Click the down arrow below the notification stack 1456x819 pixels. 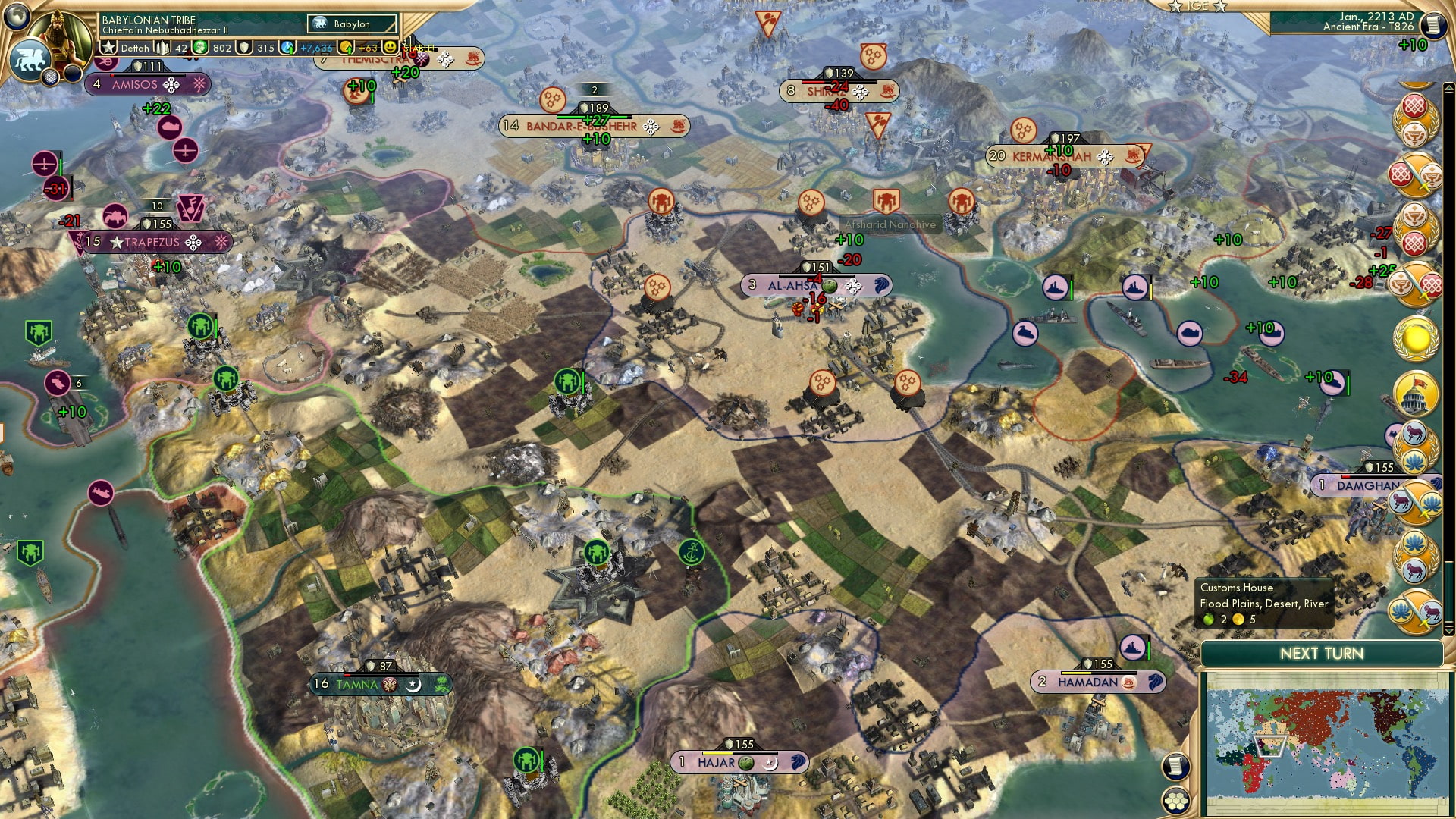point(1449,630)
